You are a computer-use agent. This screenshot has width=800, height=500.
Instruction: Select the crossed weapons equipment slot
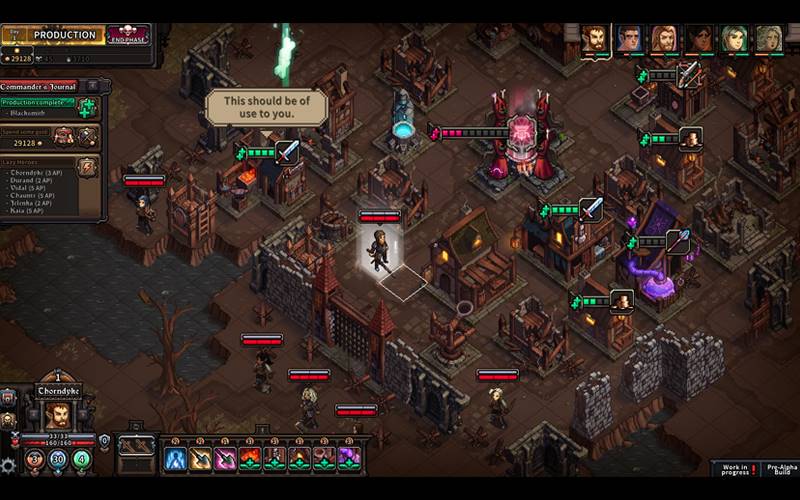[x=135, y=446]
